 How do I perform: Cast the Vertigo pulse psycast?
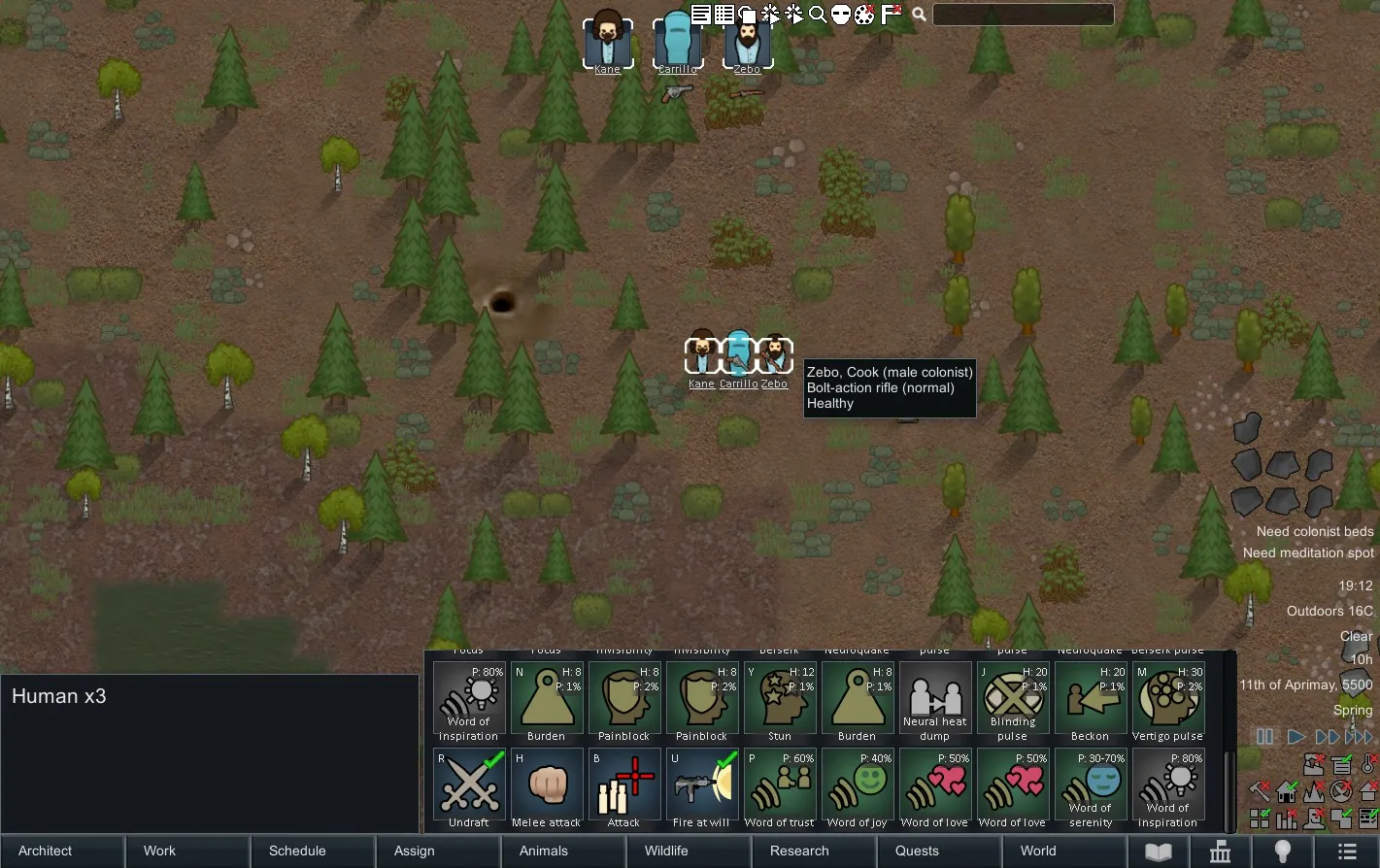tap(1168, 697)
